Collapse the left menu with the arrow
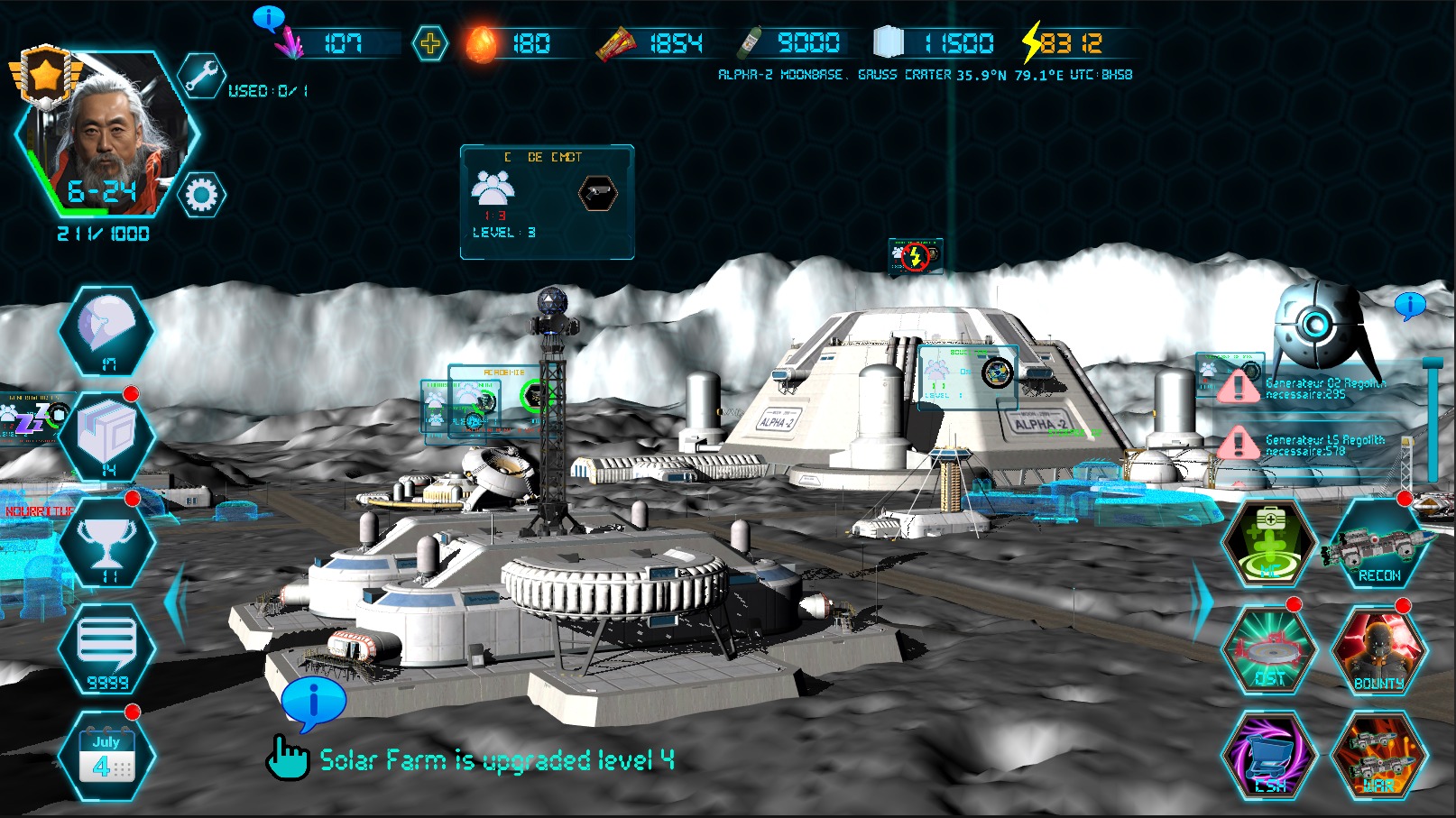Image resolution: width=1456 pixels, height=818 pixels. pos(175,602)
